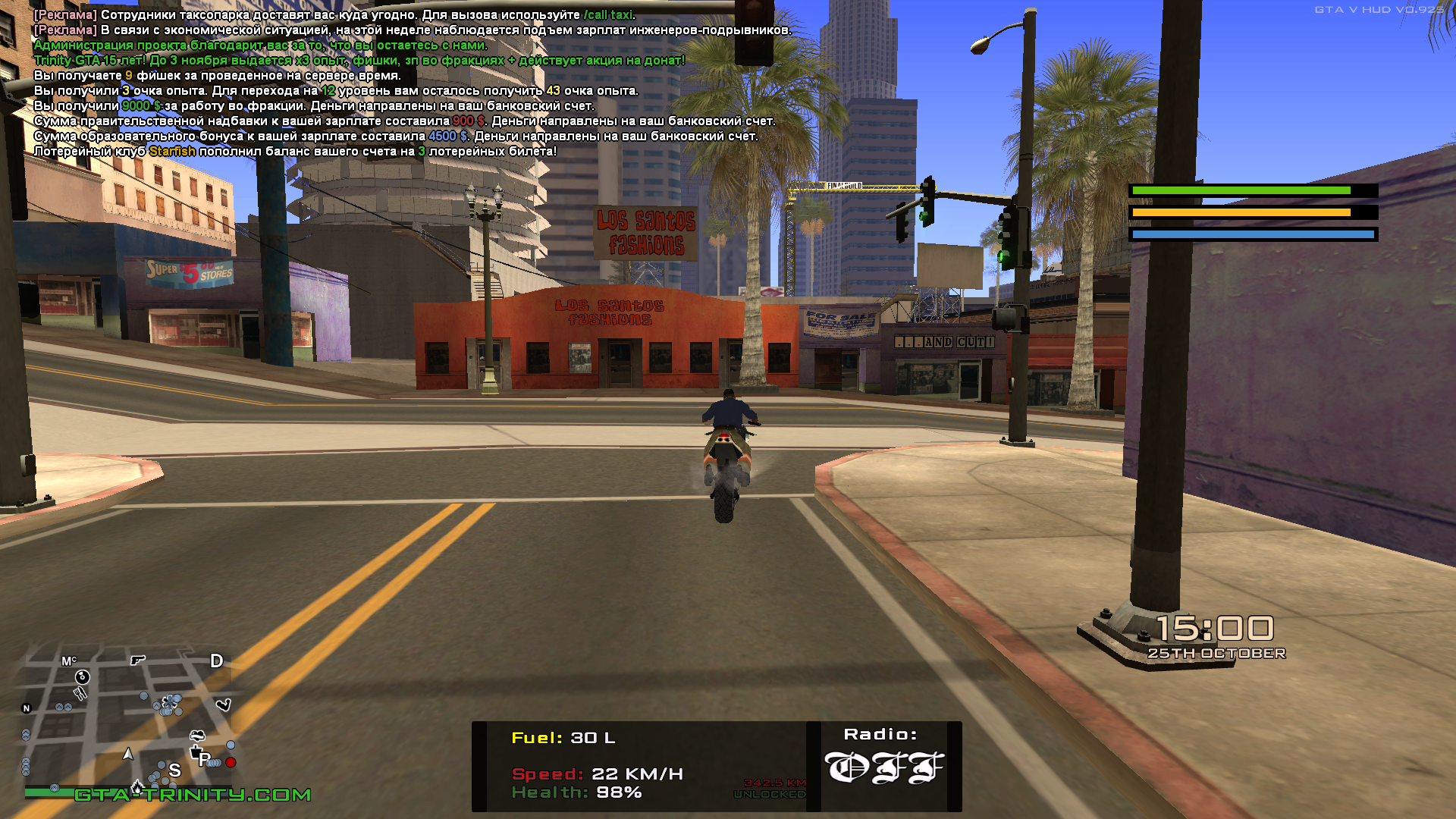Image resolution: width=1456 pixels, height=819 pixels.
Task: Click the S marker on the minimap
Action: point(175,770)
